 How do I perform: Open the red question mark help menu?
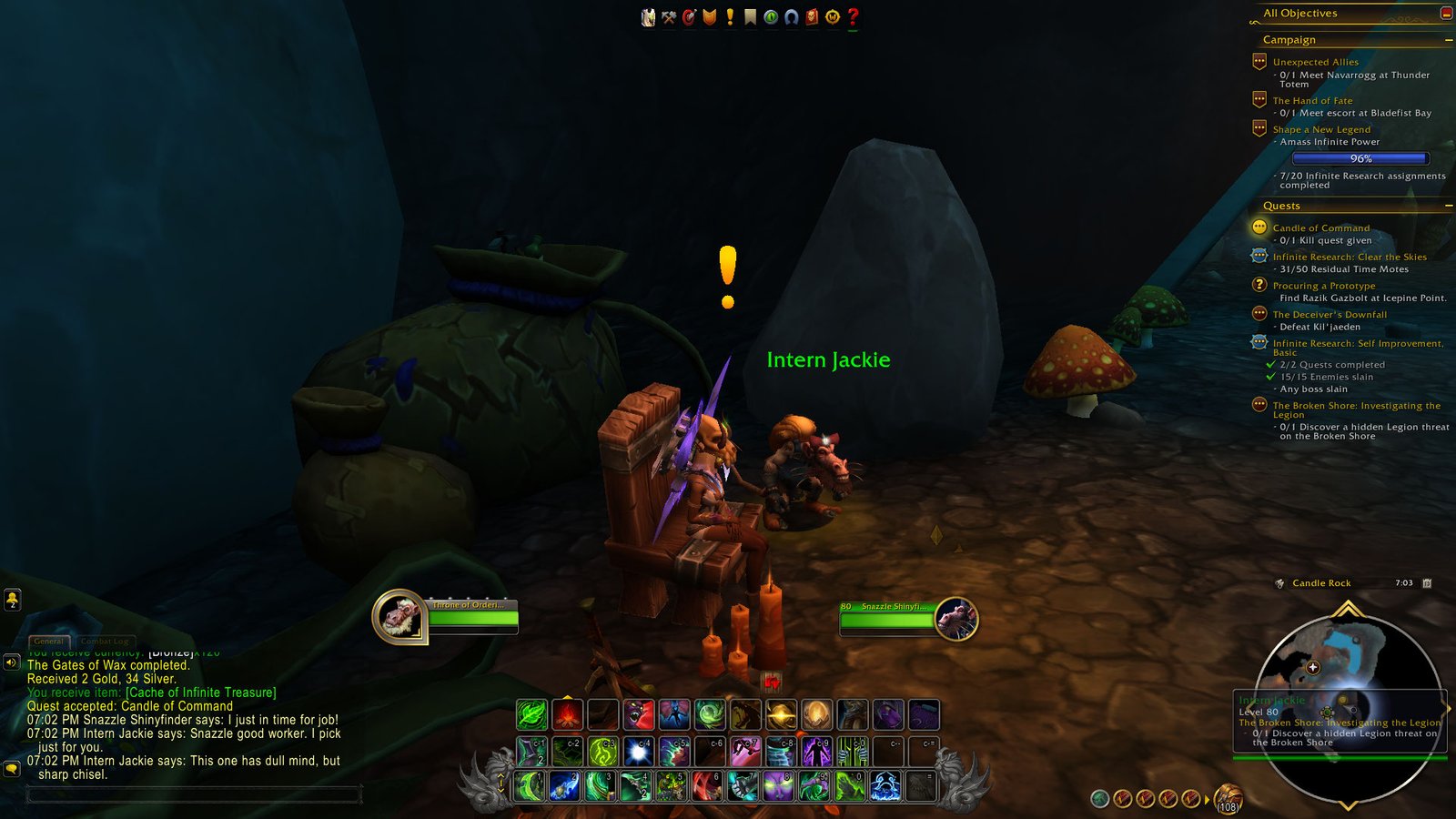pyautogui.click(x=853, y=17)
